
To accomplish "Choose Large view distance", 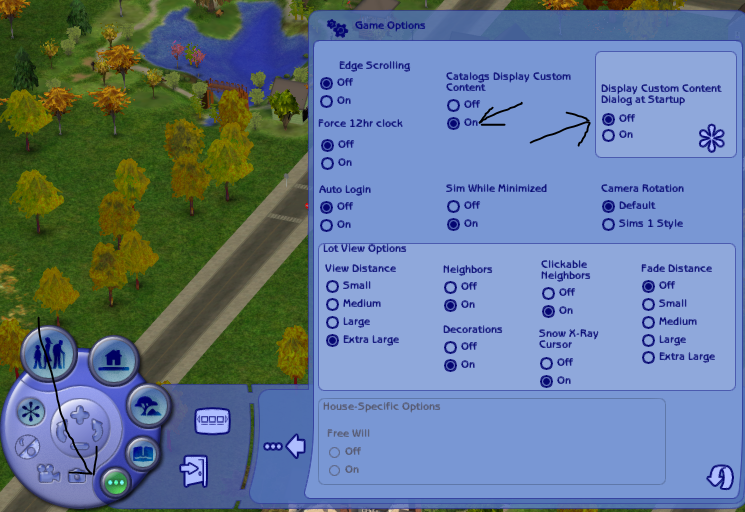I will click(332, 322).
